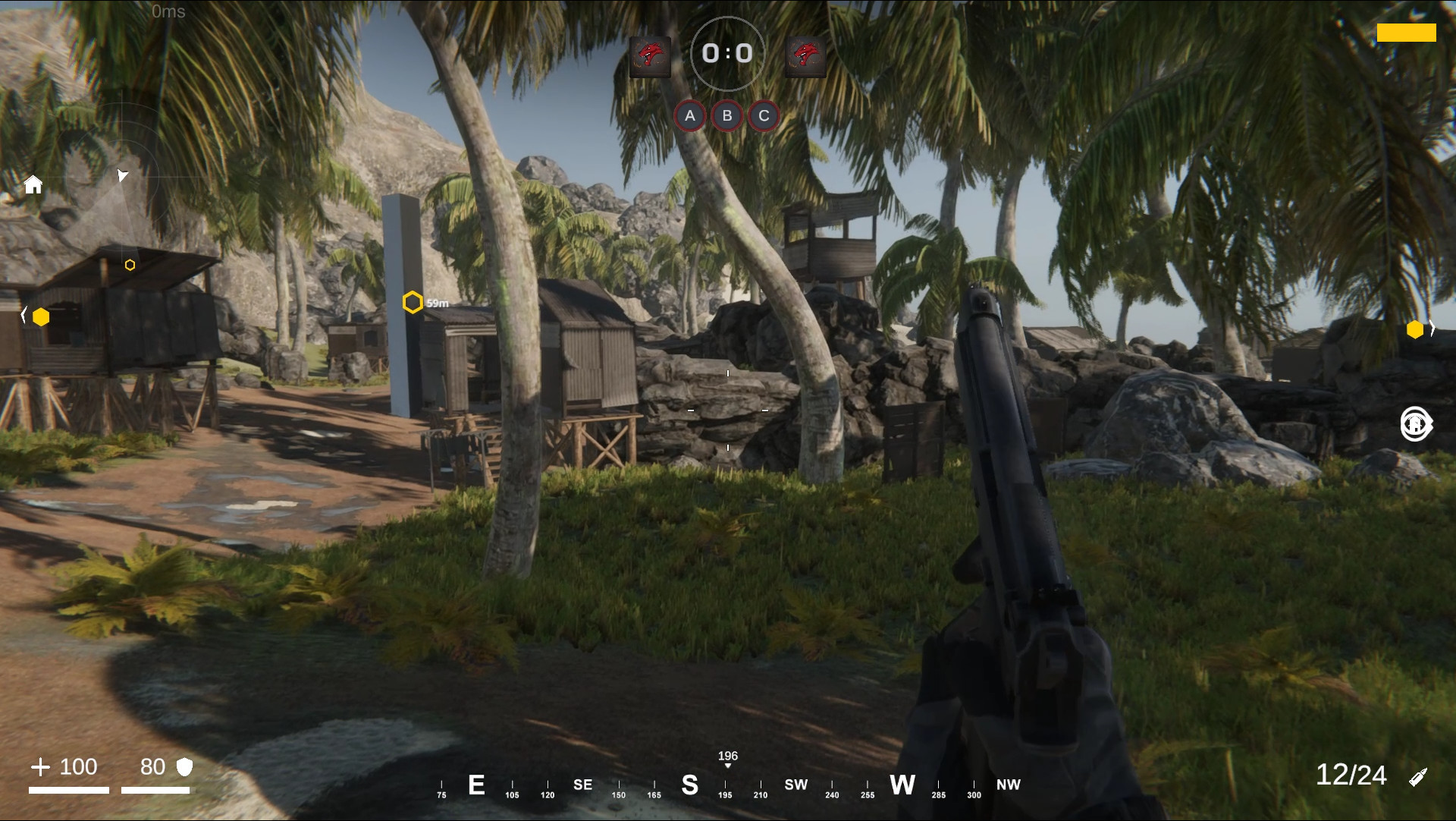Click the home icon on the minimap
The image size is (1456, 821).
coord(33,184)
